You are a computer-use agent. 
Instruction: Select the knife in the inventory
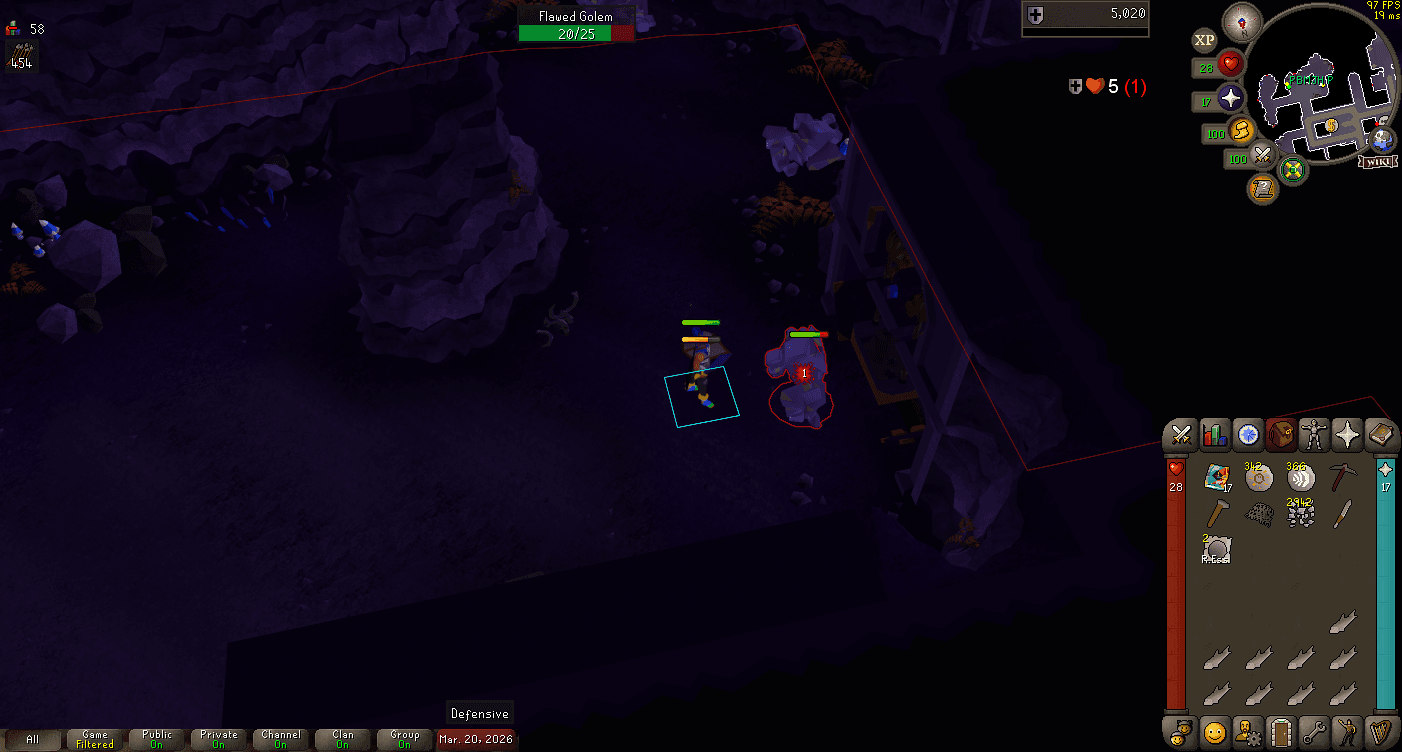1342,514
